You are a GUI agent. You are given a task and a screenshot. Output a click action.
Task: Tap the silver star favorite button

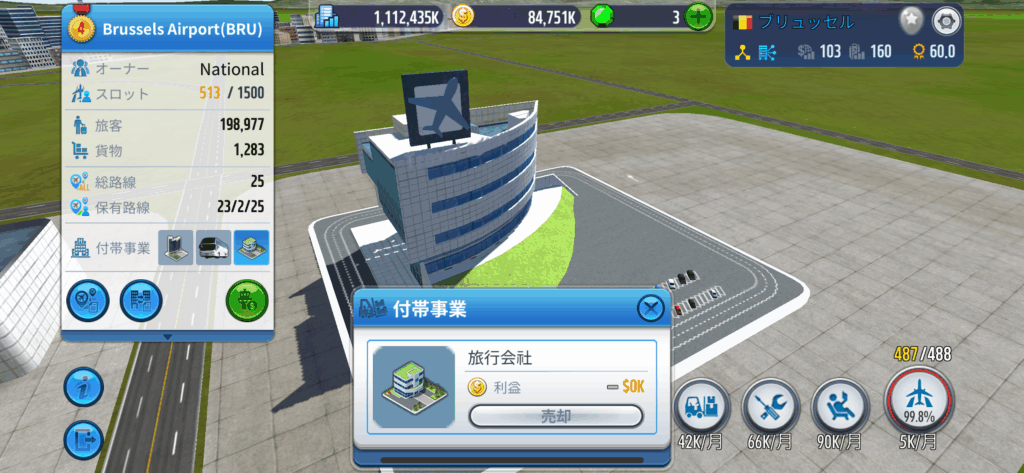coord(910,20)
